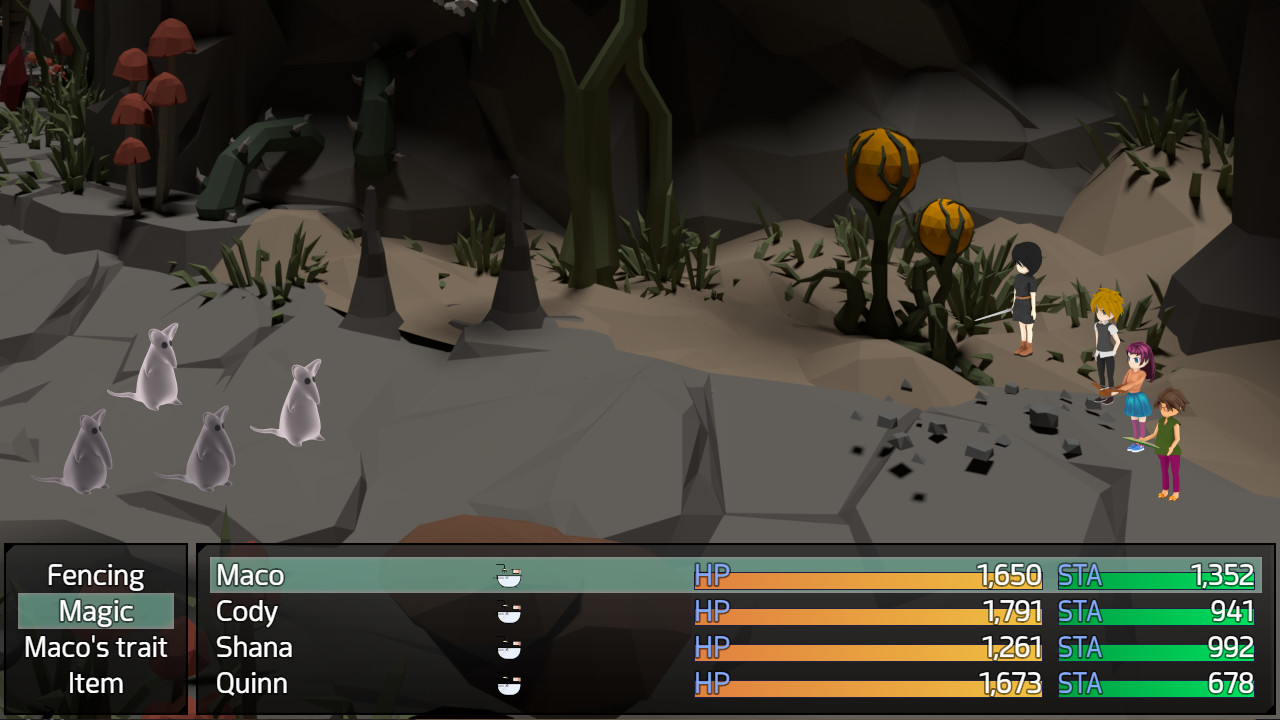This screenshot has width=1280, height=720.
Task: Click Cody's status bowl icon
Action: coord(510,611)
